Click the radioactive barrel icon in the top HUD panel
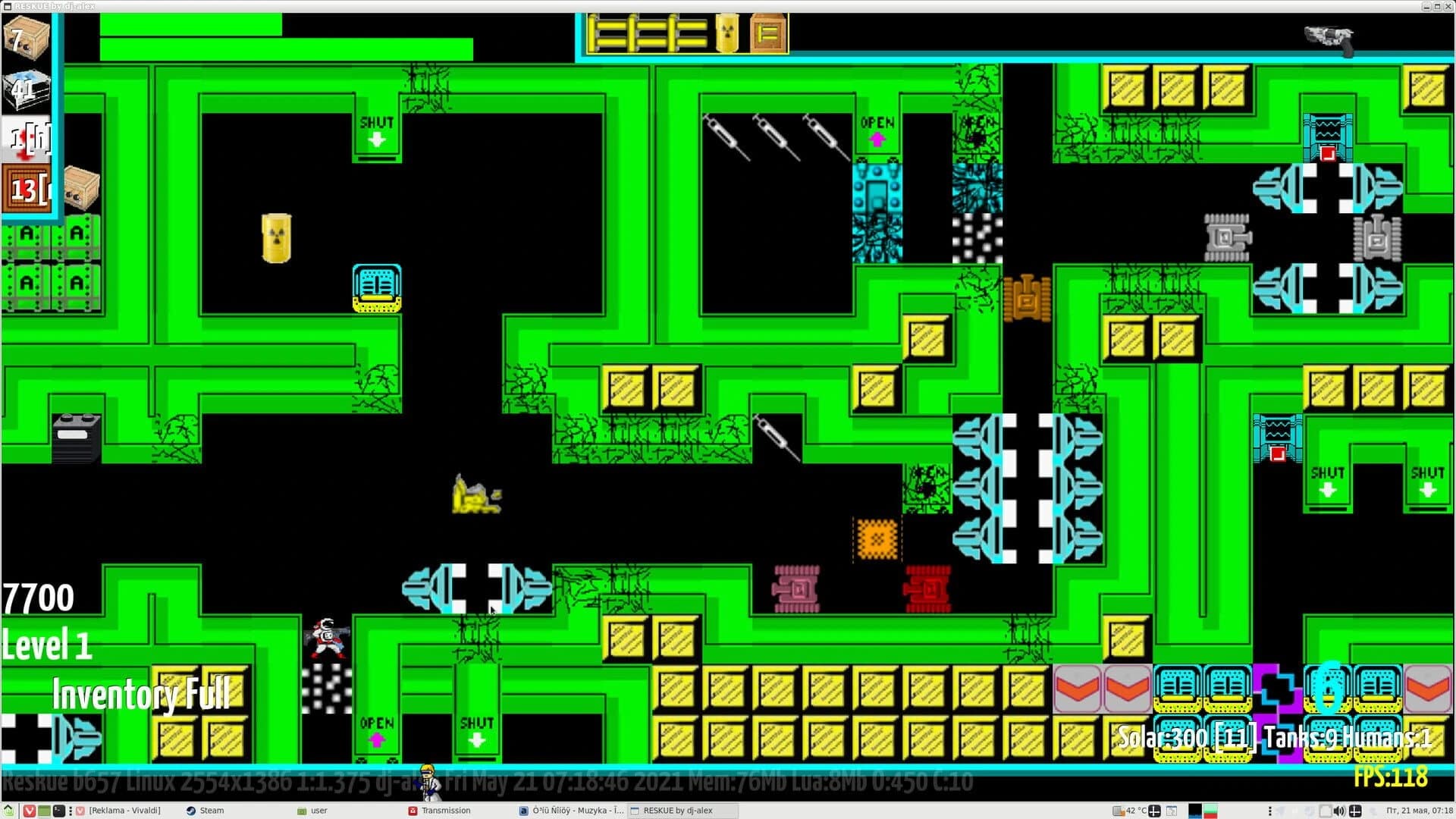 [725, 32]
